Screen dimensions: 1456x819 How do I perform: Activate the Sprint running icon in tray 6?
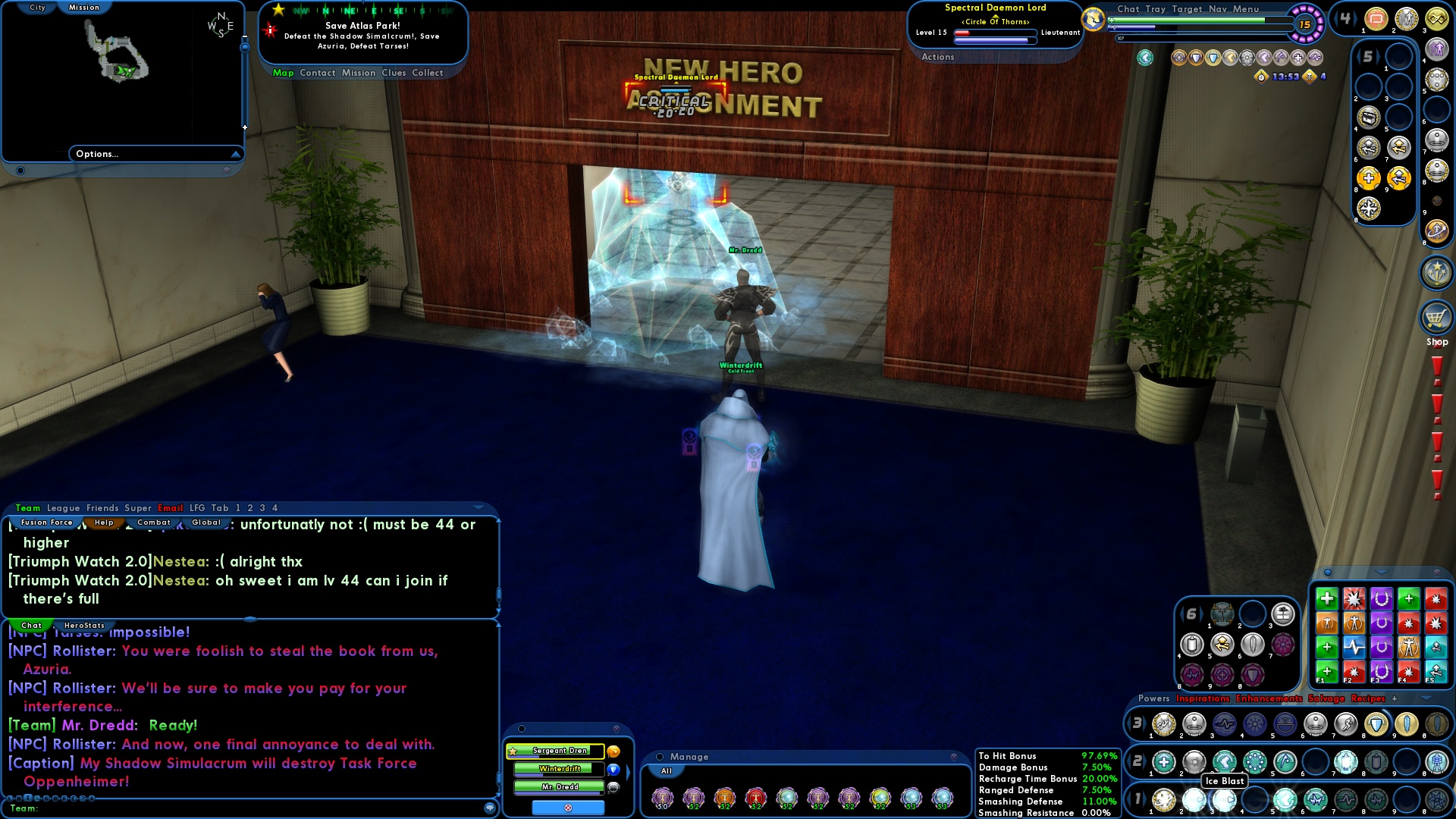tap(1222, 645)
